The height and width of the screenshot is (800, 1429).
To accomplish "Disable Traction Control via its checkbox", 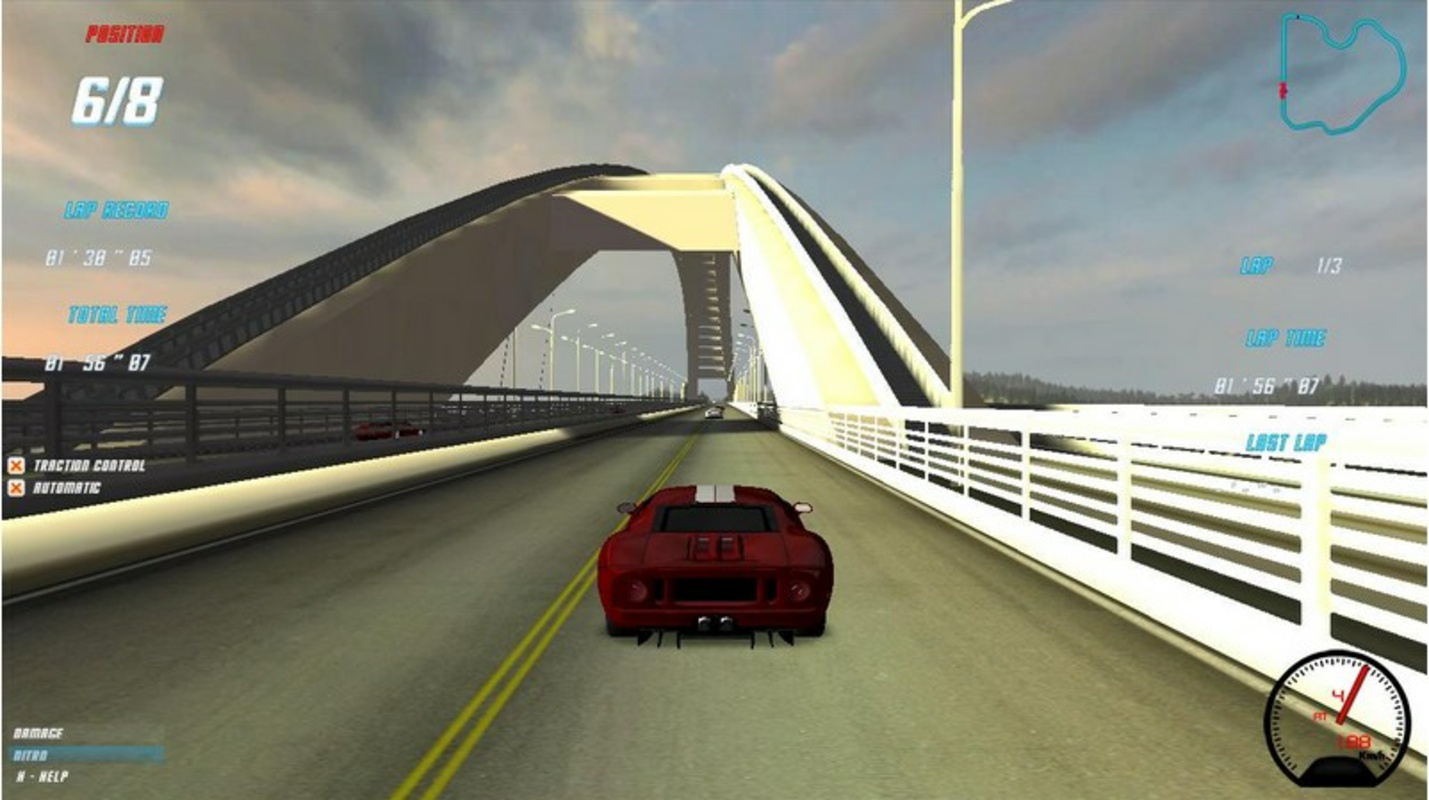I will click(16, 464).
